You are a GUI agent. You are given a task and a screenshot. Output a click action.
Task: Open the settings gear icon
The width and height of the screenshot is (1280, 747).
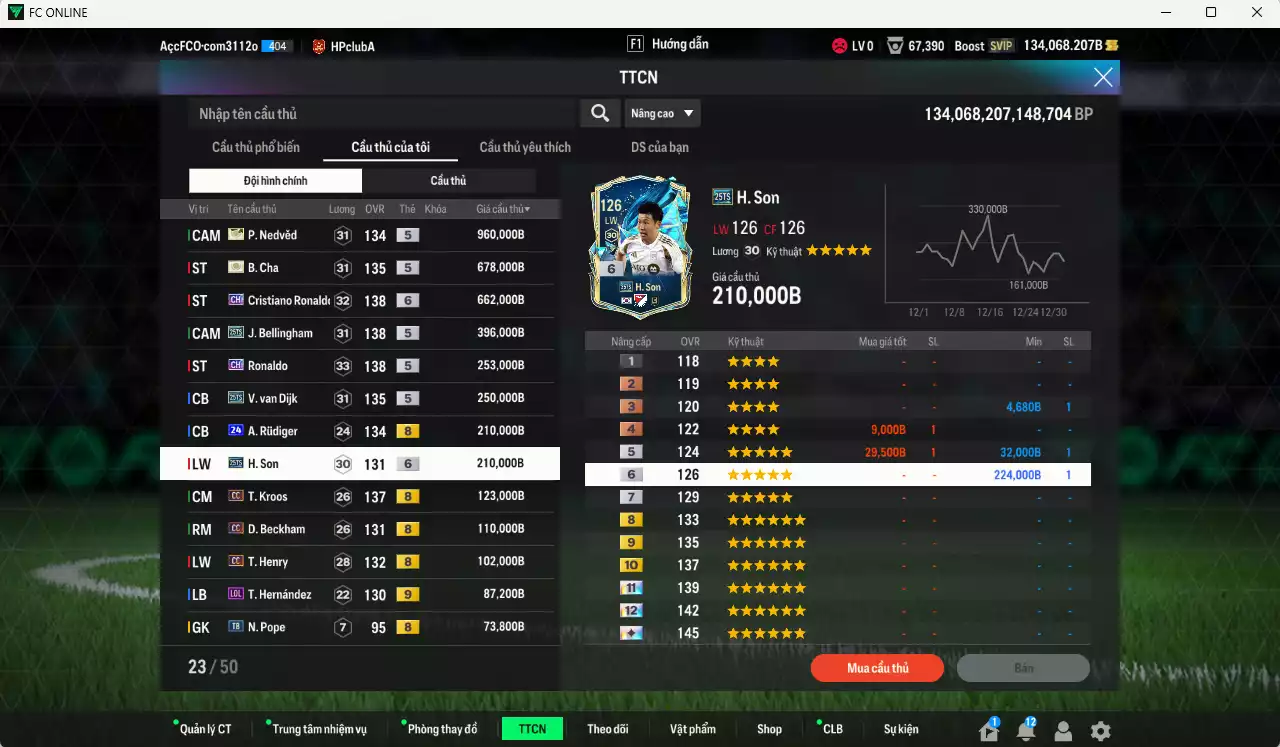[x=1100, y=733]
